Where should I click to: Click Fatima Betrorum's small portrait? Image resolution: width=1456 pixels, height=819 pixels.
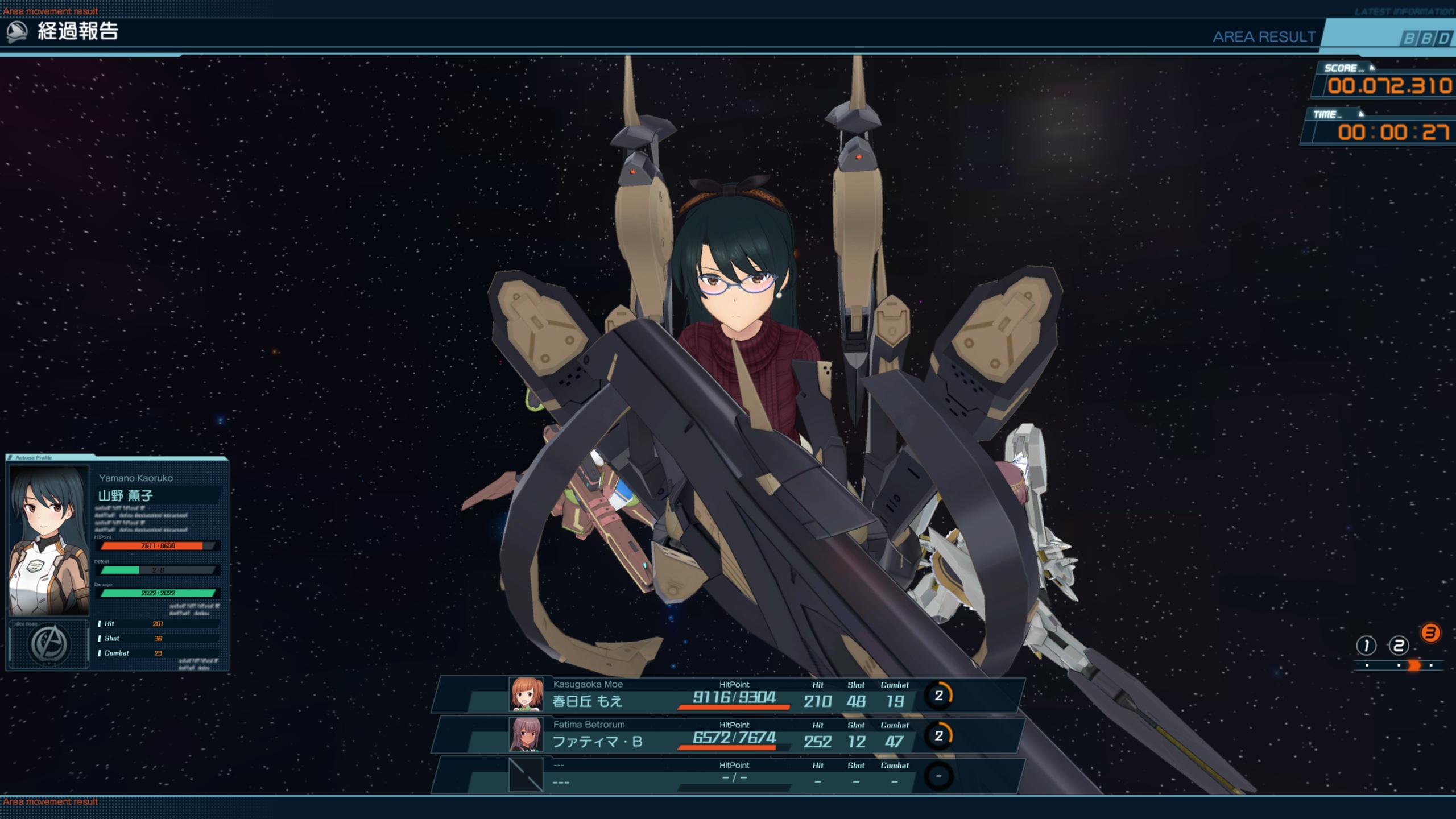click(x=526, y=734)
